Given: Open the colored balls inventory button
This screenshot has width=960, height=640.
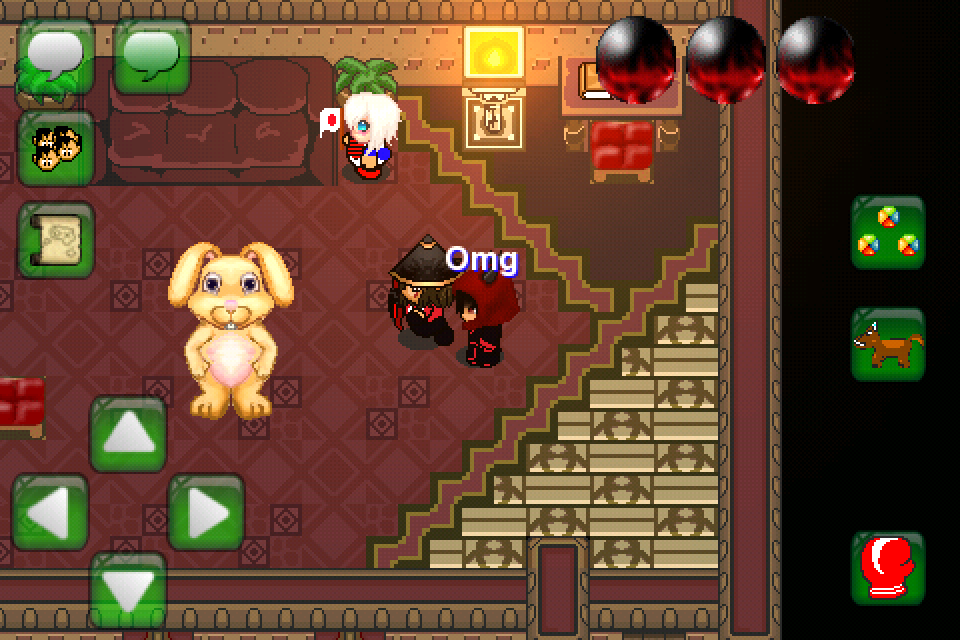Looking at the screenshot, I should click(x=888, y=232).
